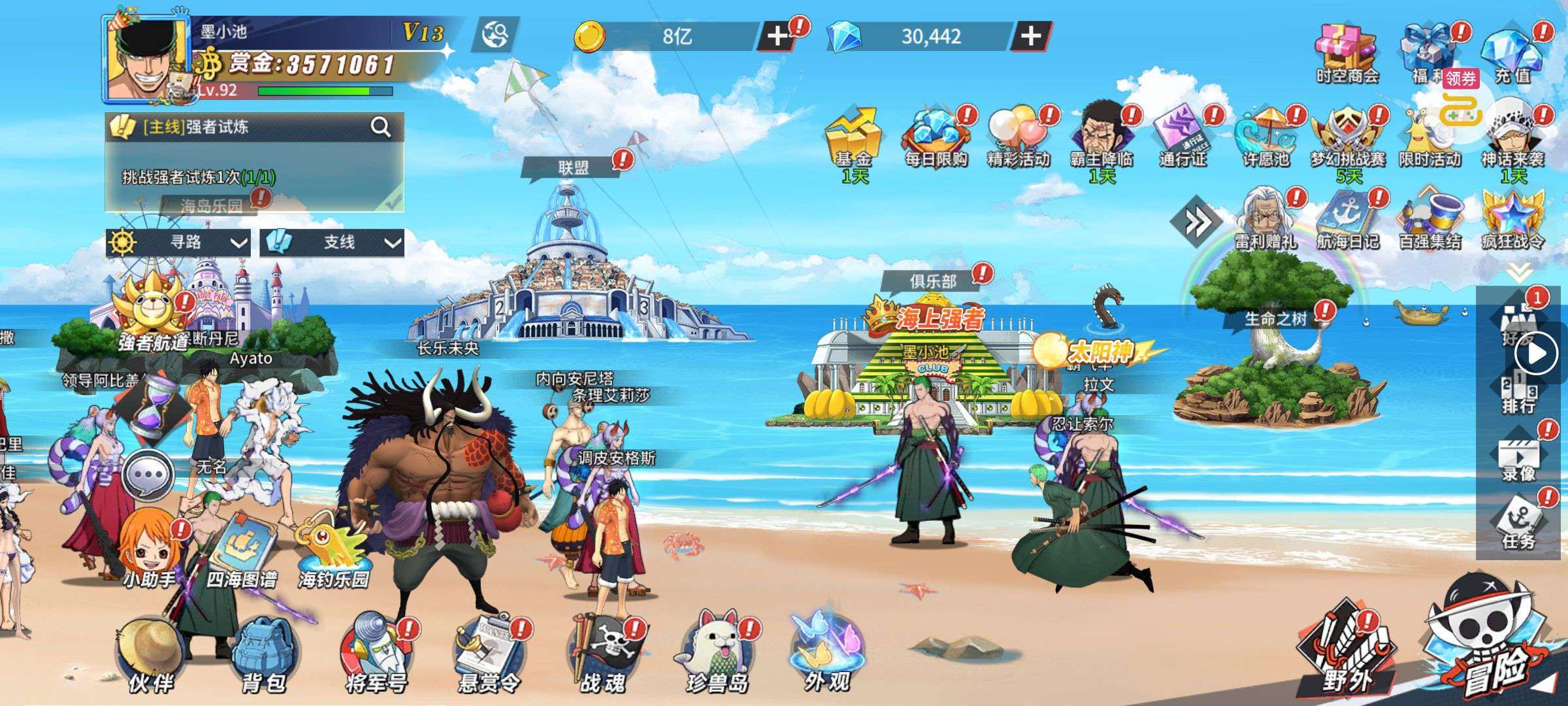Open the 将军号 ship menu
Viewport: 1568px width, 706px height.
(376, 654)
